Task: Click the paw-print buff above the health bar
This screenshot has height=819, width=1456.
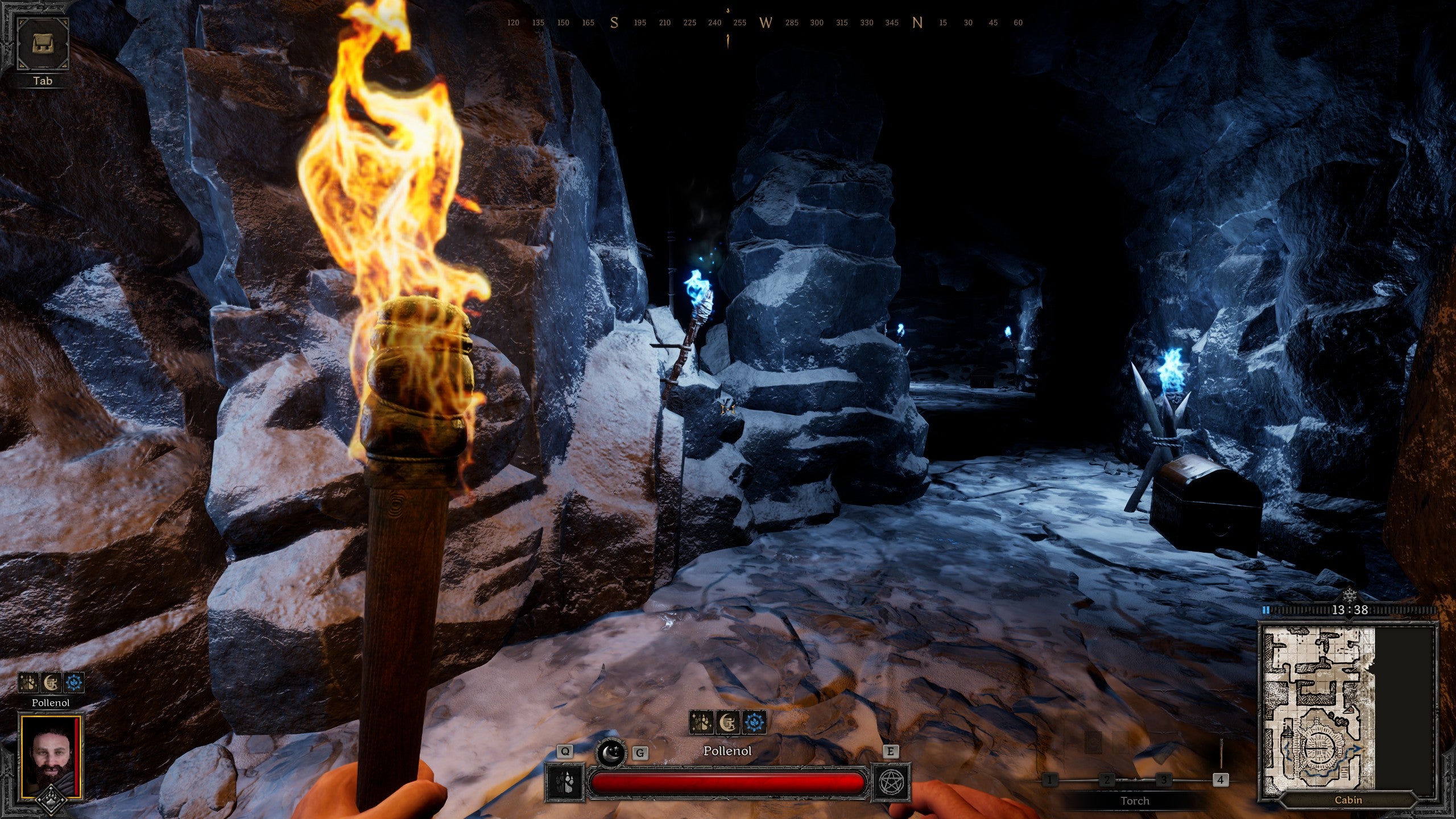Action: click(x=701, y=723)
